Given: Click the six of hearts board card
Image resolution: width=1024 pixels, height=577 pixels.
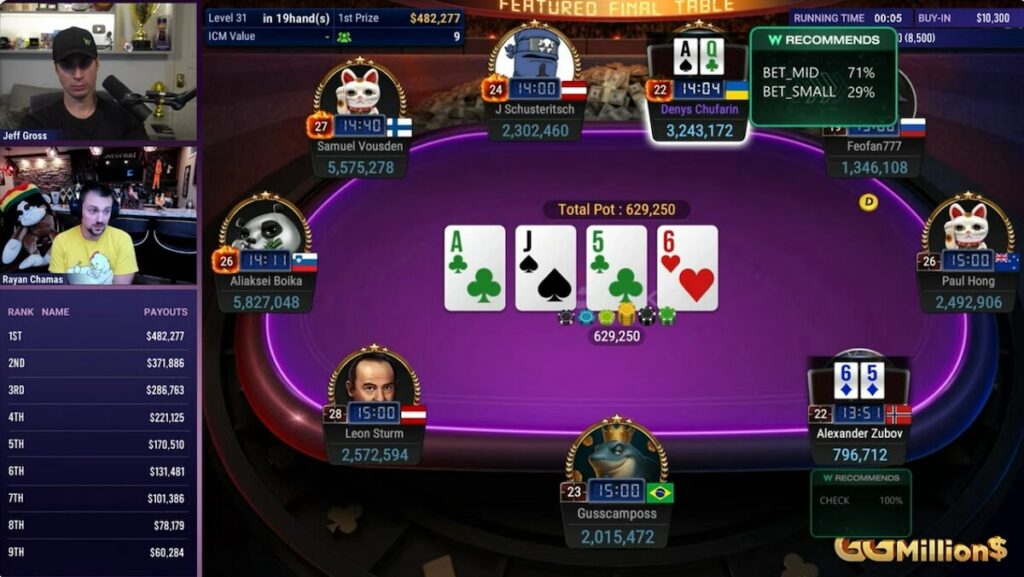Looking at the screenshot, I should point(687,267).
